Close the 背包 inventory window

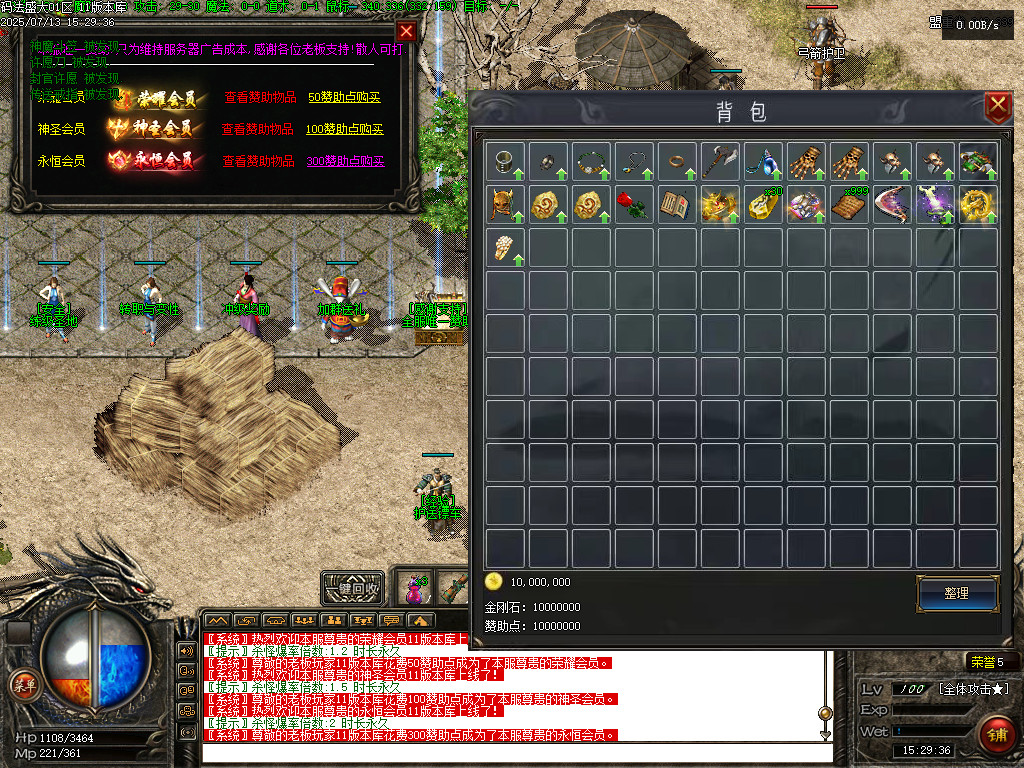(x=997, y=107)
